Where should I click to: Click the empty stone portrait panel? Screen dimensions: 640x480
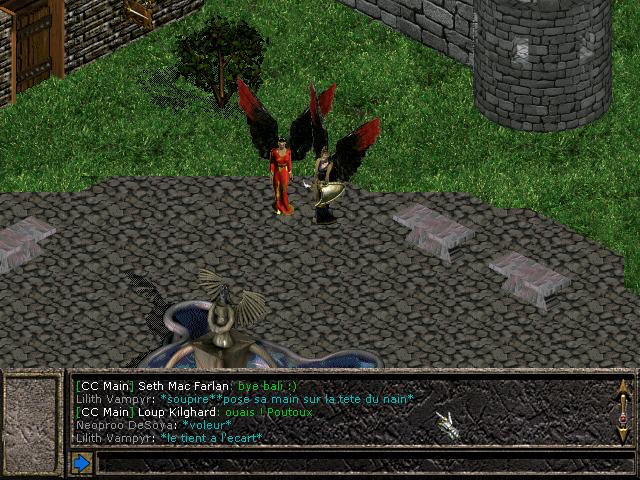pyautogui.click(x=33, y=412)
